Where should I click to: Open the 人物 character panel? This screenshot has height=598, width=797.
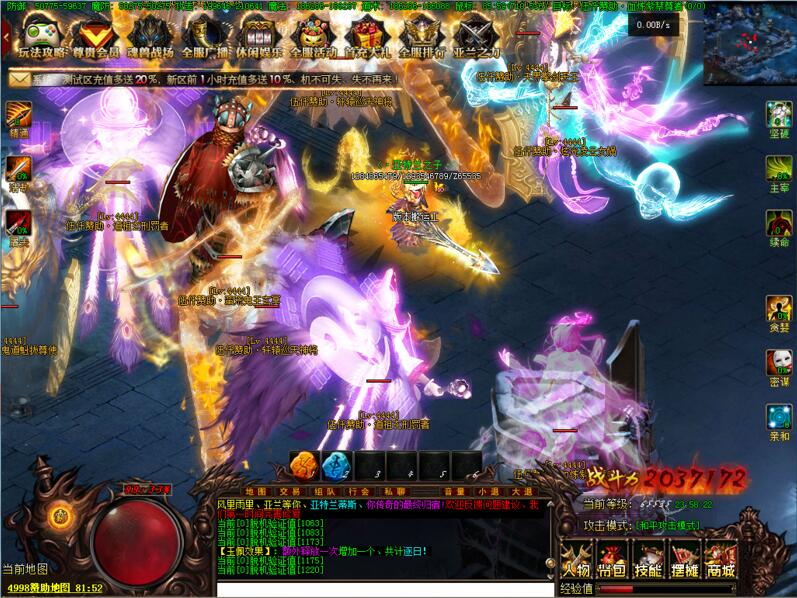click(576, 558)
